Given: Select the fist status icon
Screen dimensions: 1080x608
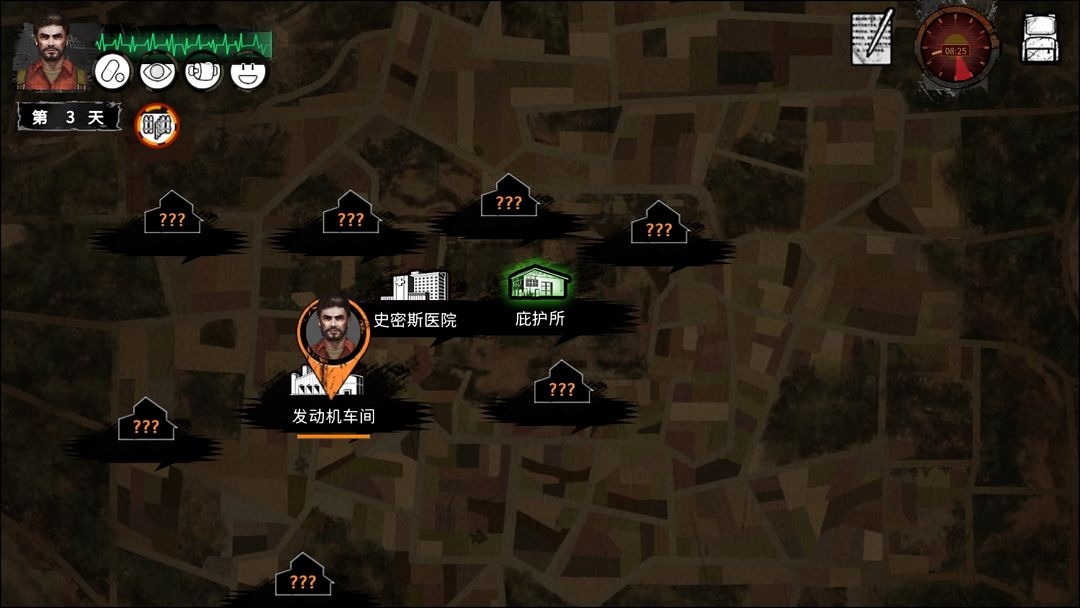Looking at the screenshot, I should (202, 71).
